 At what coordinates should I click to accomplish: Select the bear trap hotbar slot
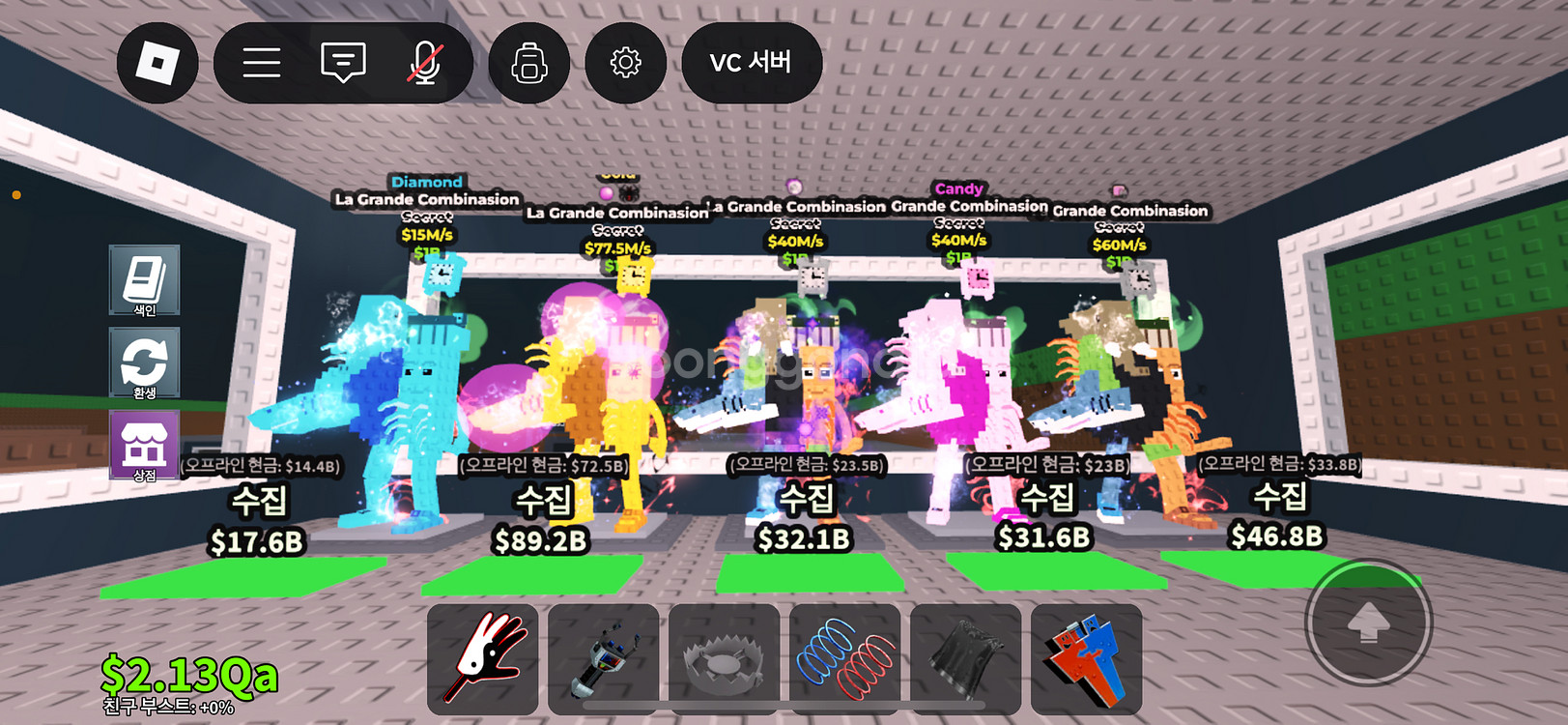click(x=724, y=659)
